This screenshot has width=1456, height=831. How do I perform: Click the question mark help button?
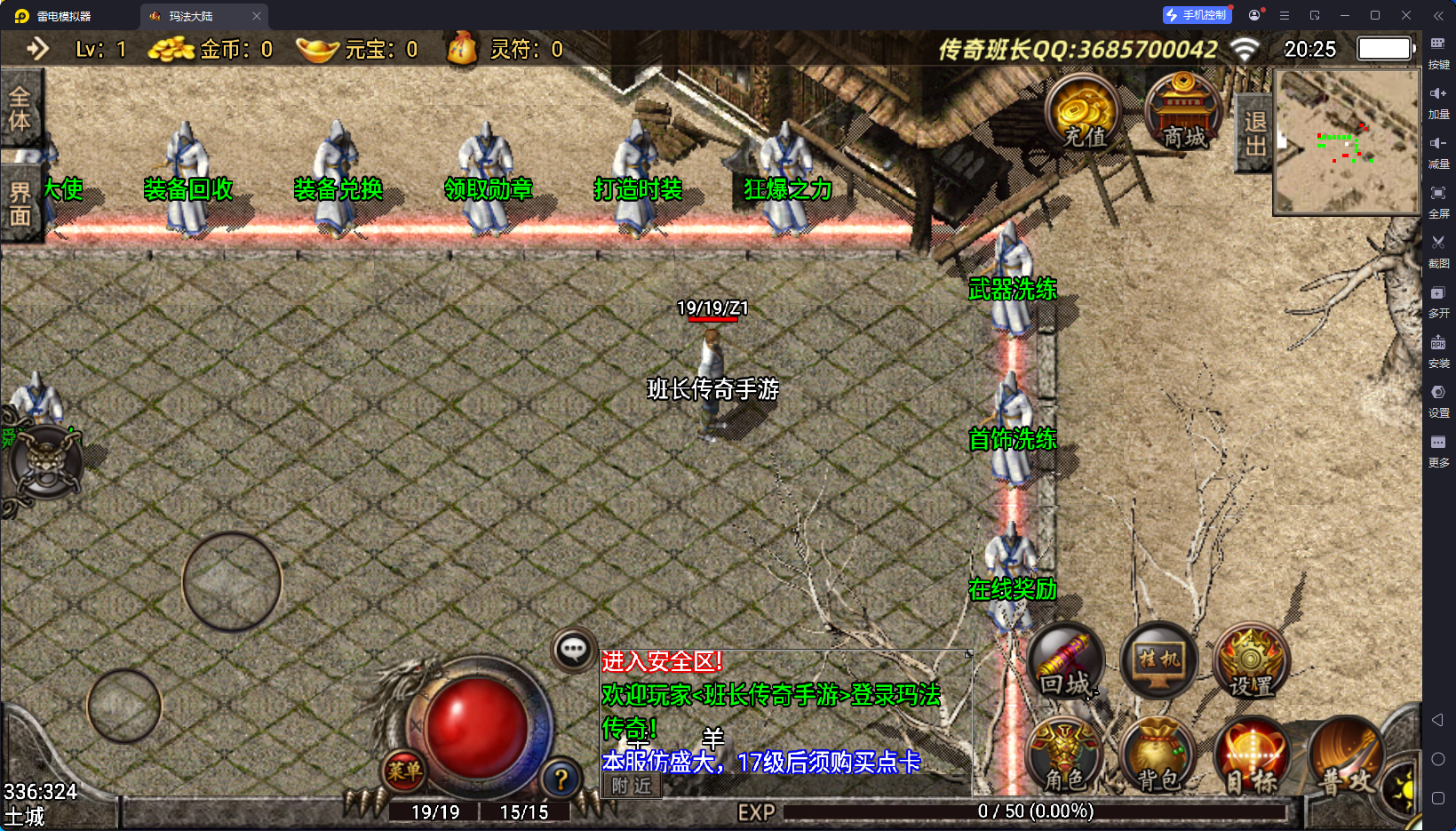coord(561,781)
